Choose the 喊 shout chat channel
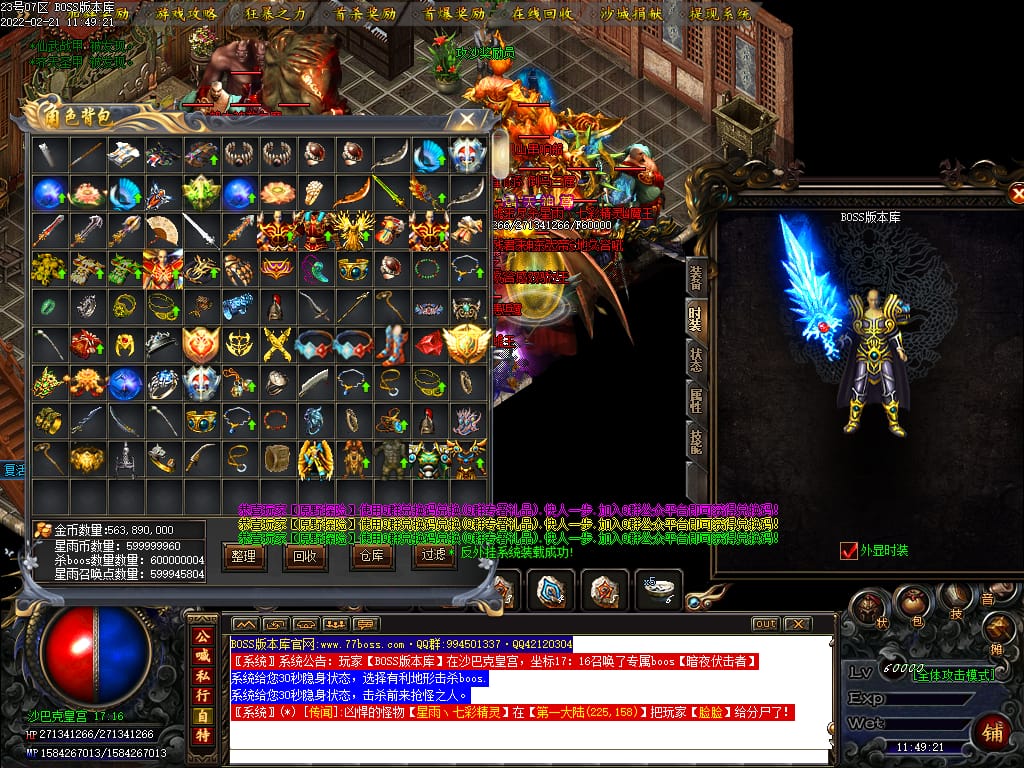 202,655
